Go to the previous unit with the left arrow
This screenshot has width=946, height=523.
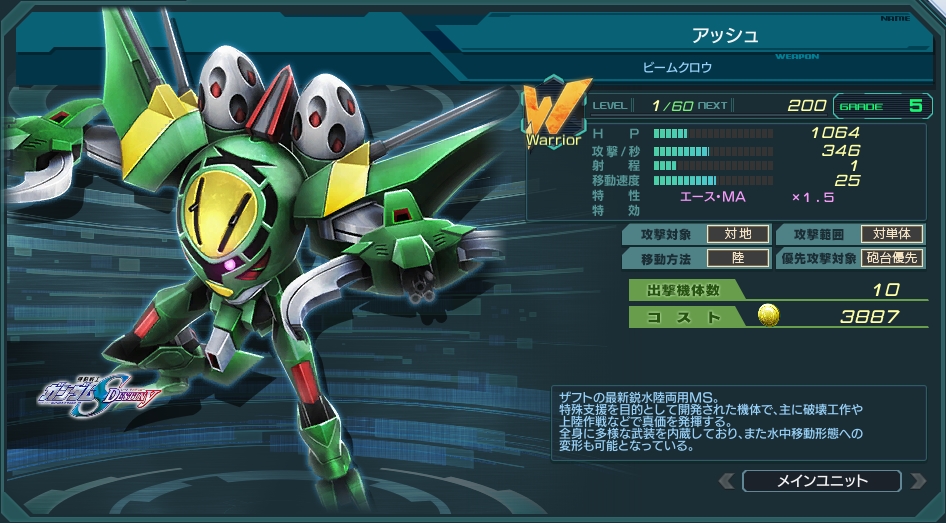coord(727,481)
